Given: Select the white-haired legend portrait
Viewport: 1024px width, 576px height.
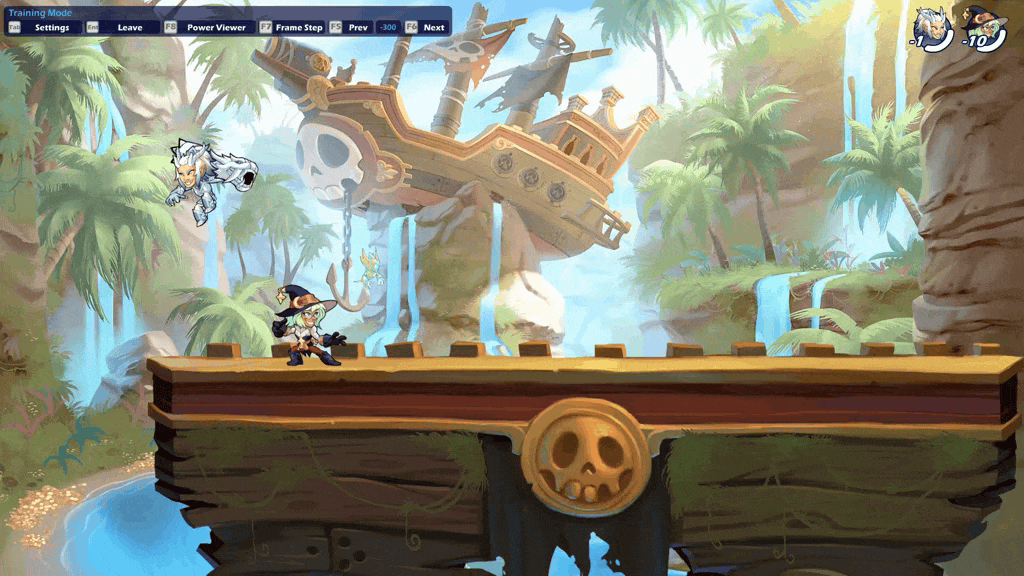Looking at the screenshot, I should pos(933,28).
